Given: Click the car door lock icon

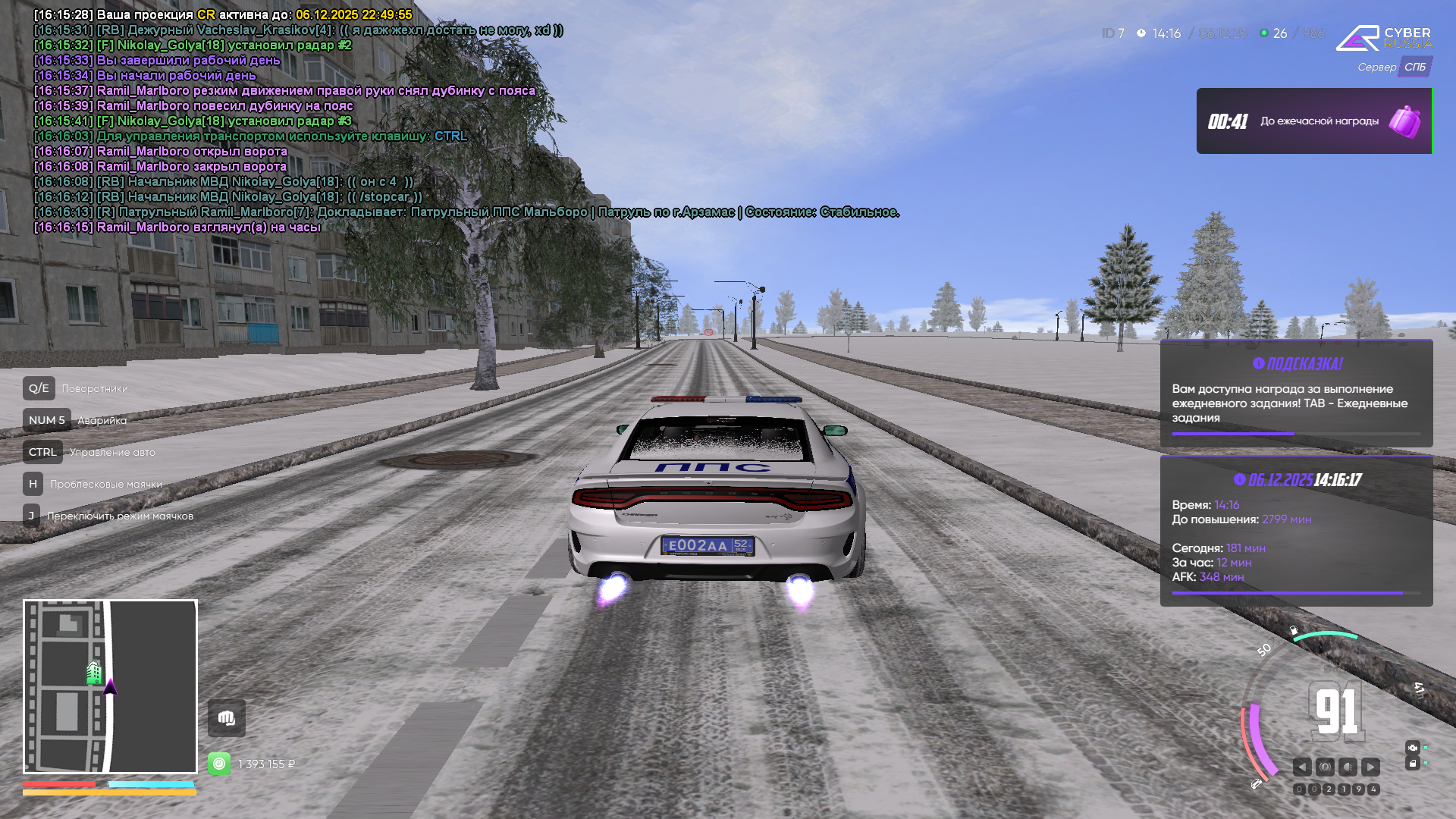Looking at the screenshot, I should coord(1412,764).
